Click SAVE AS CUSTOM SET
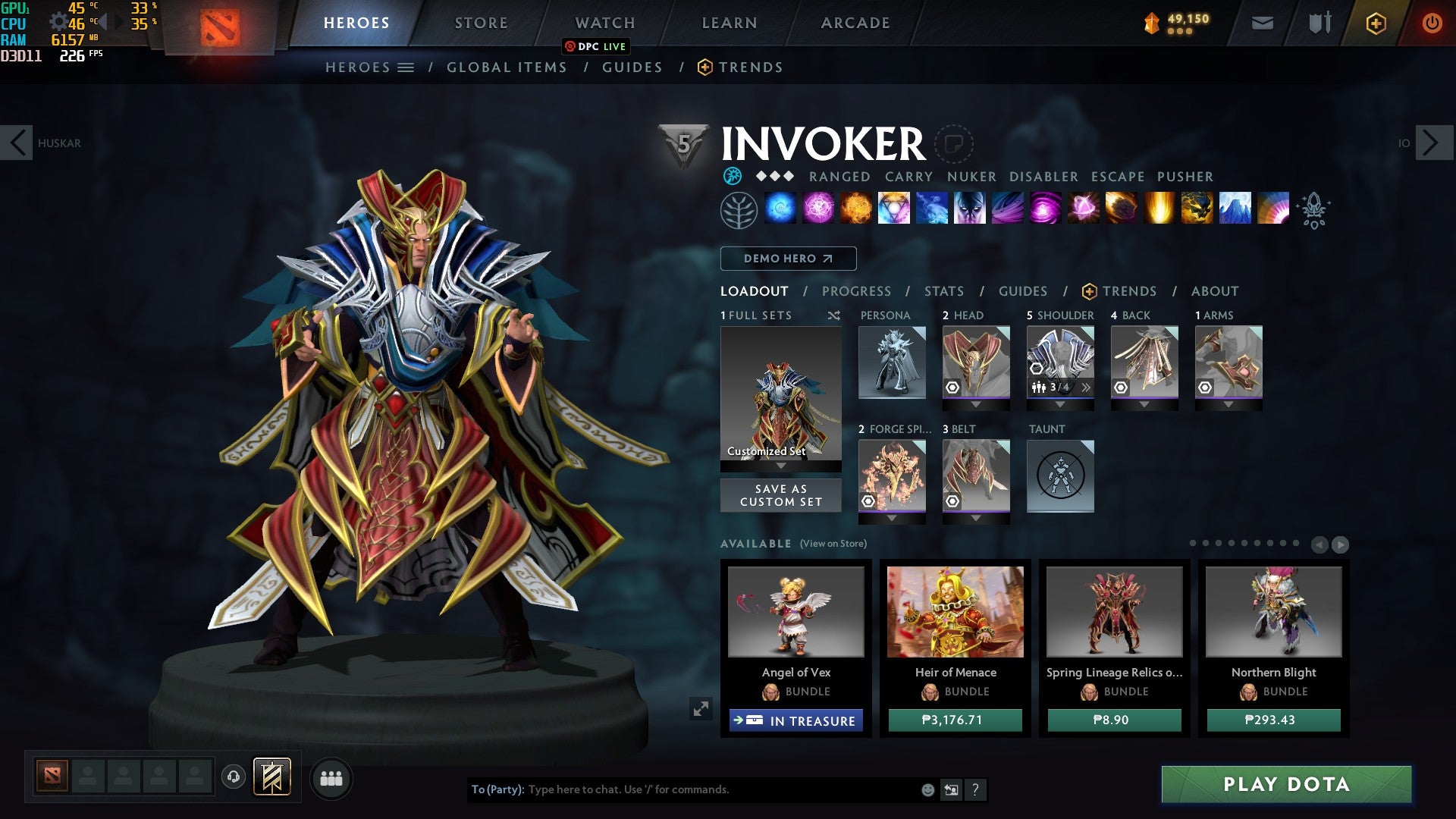Viewport: 1456px width, 819px height. click(780, 495)
